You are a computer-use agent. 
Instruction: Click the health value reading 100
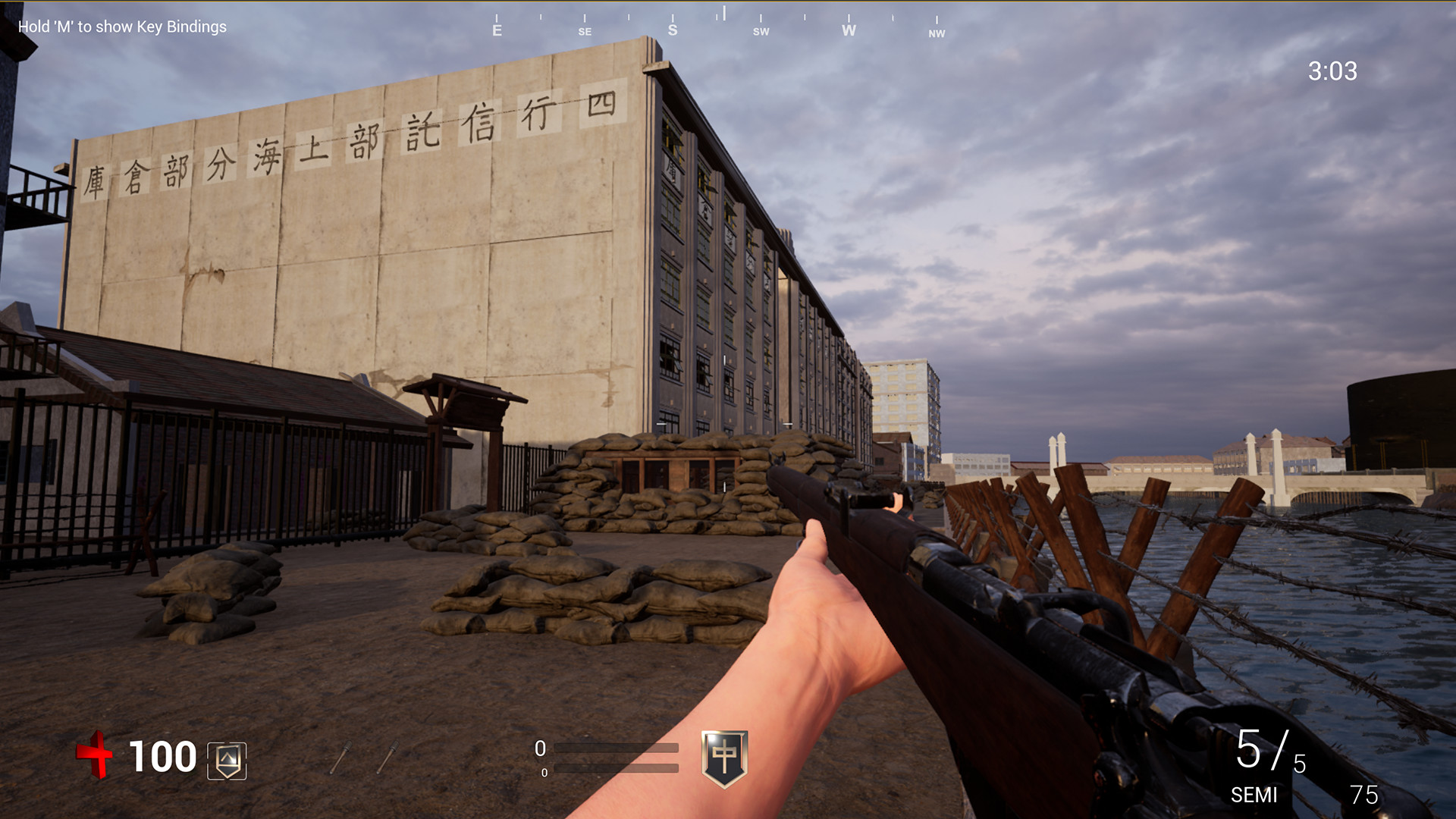(162, 757)
